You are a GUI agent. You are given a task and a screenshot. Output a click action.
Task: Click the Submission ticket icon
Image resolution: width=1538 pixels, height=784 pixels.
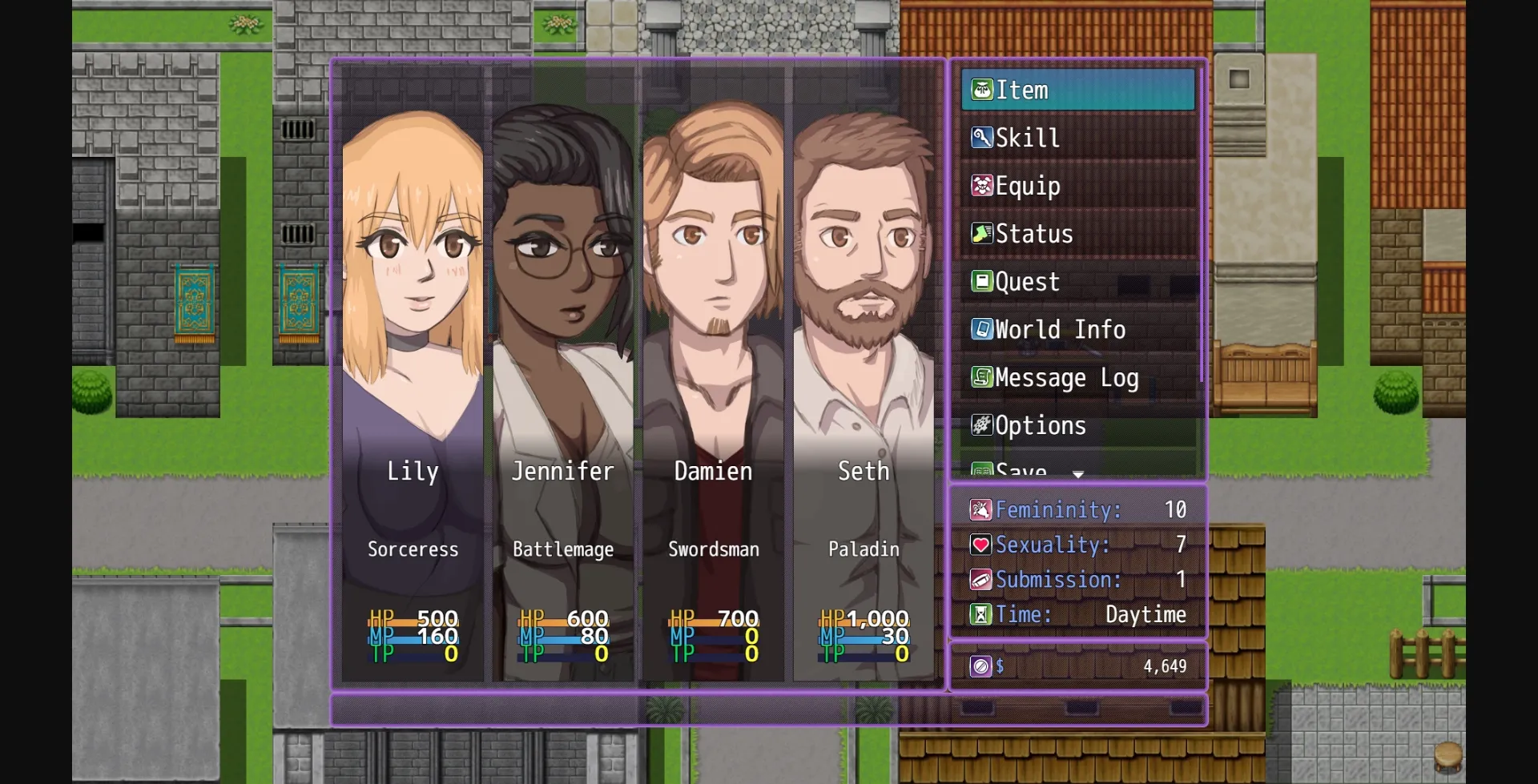[x=980, y=580]
